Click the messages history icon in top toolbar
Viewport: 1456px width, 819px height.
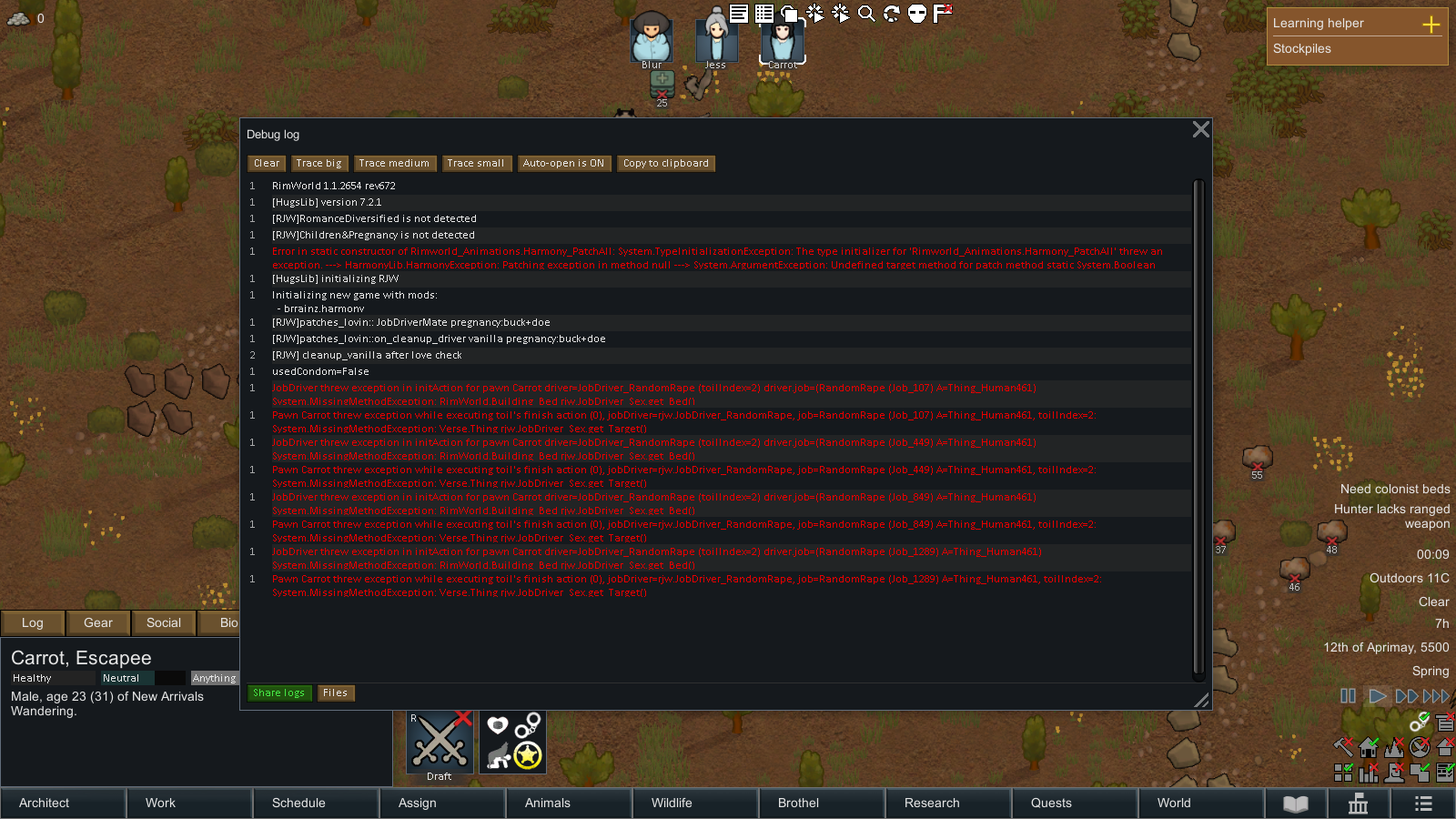tap(738, 14)
